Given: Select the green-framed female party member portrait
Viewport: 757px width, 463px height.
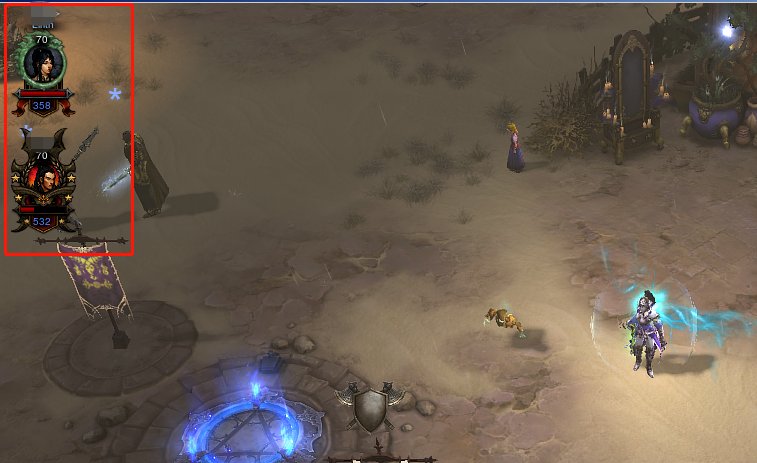Looking at the screenshot, I should click(x=42, y=65).
